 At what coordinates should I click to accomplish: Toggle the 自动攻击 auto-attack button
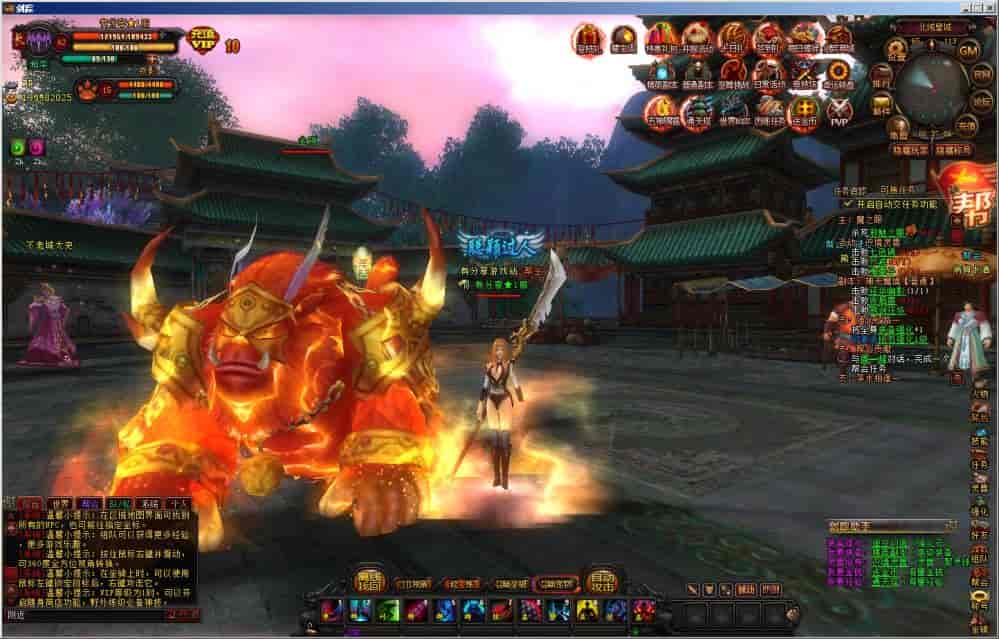click(x=602, y=579)
